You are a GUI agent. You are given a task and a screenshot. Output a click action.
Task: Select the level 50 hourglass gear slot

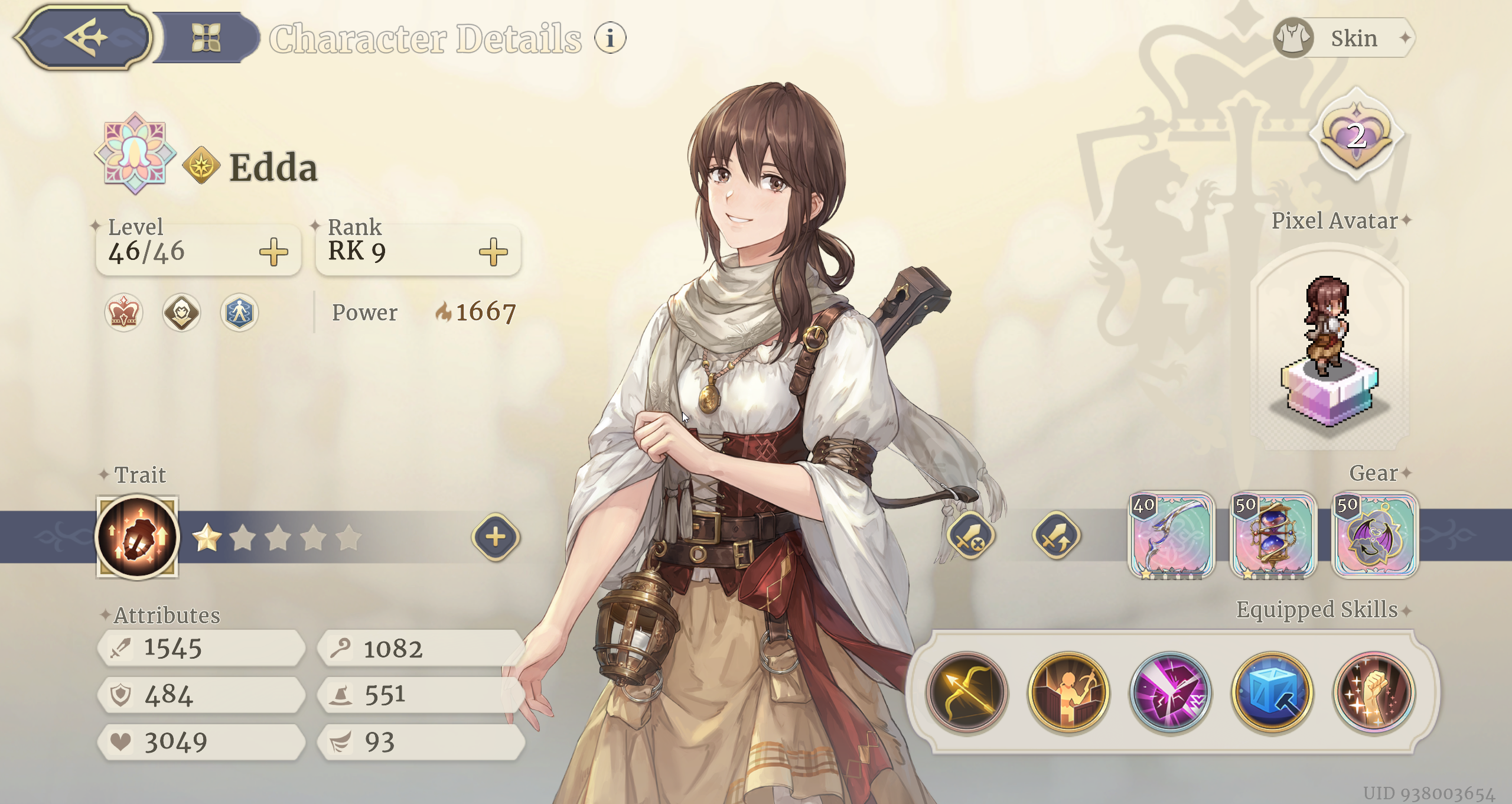pyautogui.click(x=1273, y=536)
